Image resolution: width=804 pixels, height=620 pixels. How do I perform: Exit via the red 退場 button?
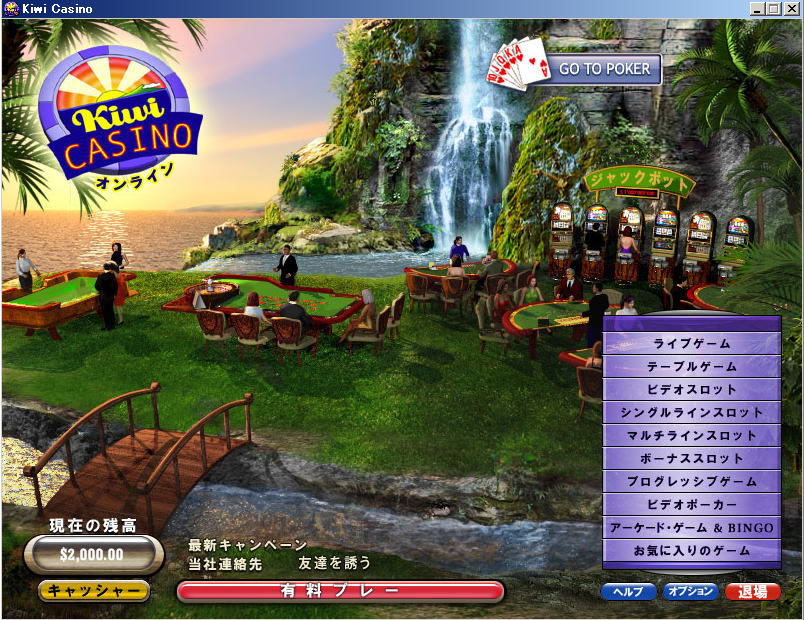pyautogui.click(x=752, y=591)
